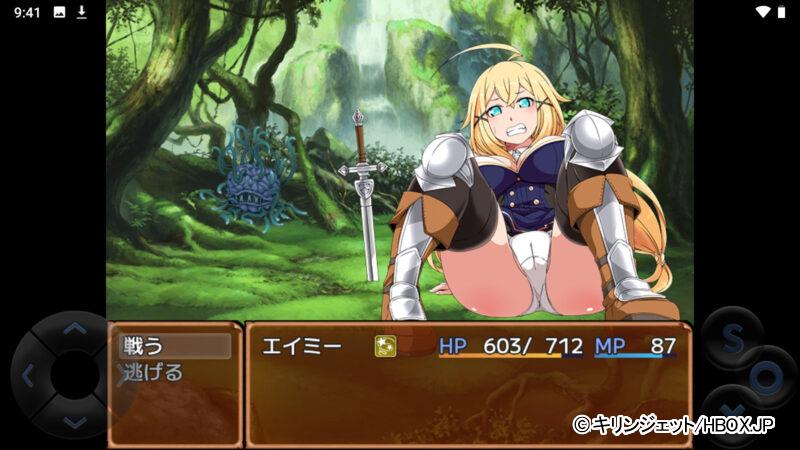Tap the round O touch button

(x=767, y=378)
